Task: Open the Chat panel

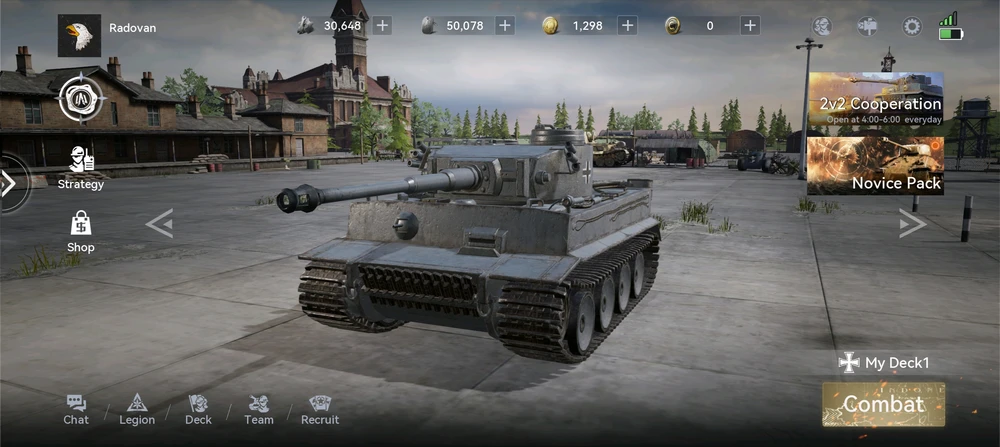Action: click(x=76, y=409)
